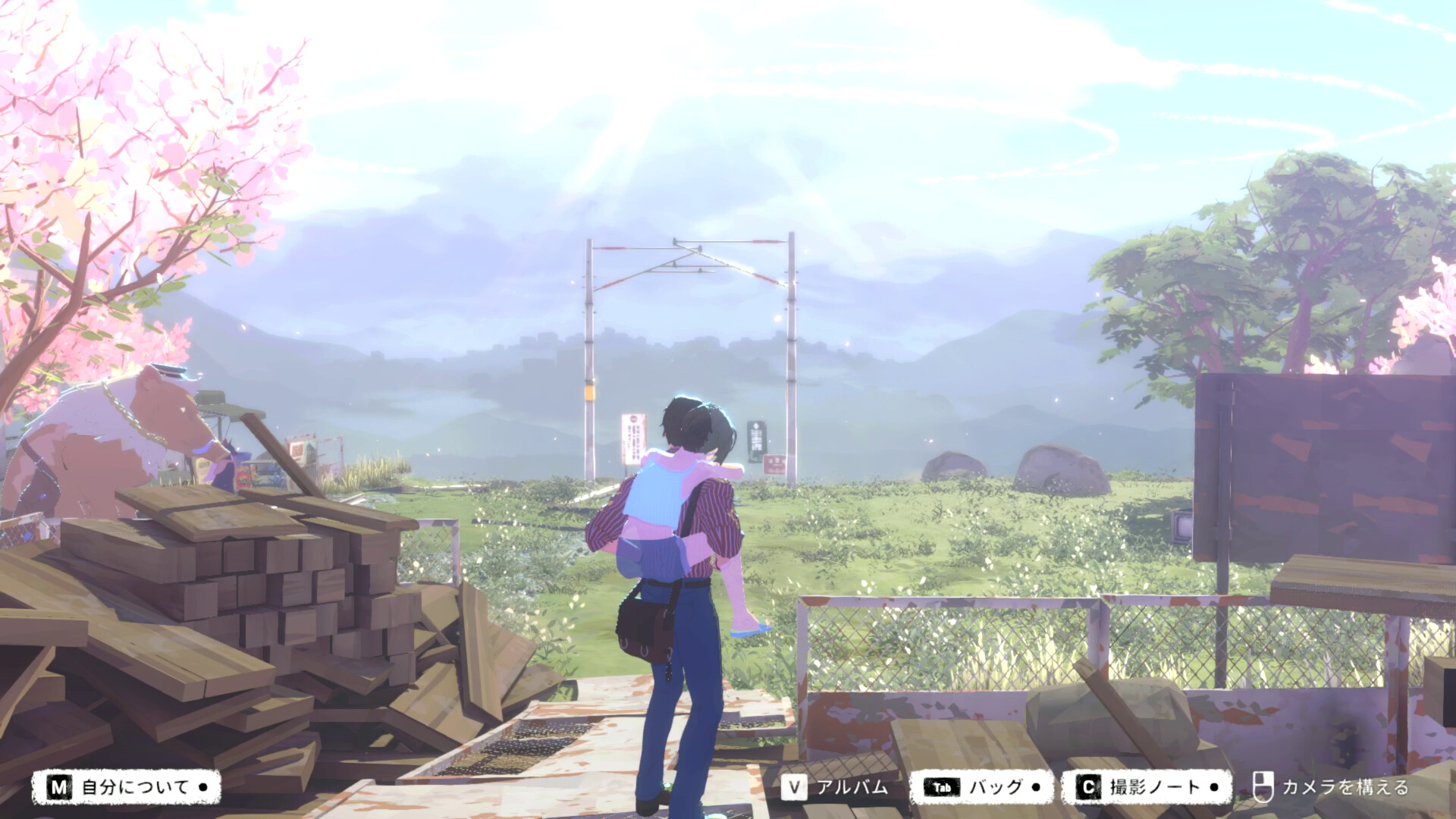Click the distant railway catenary poles
The image size is (1456, 819).
pos(591,341)
